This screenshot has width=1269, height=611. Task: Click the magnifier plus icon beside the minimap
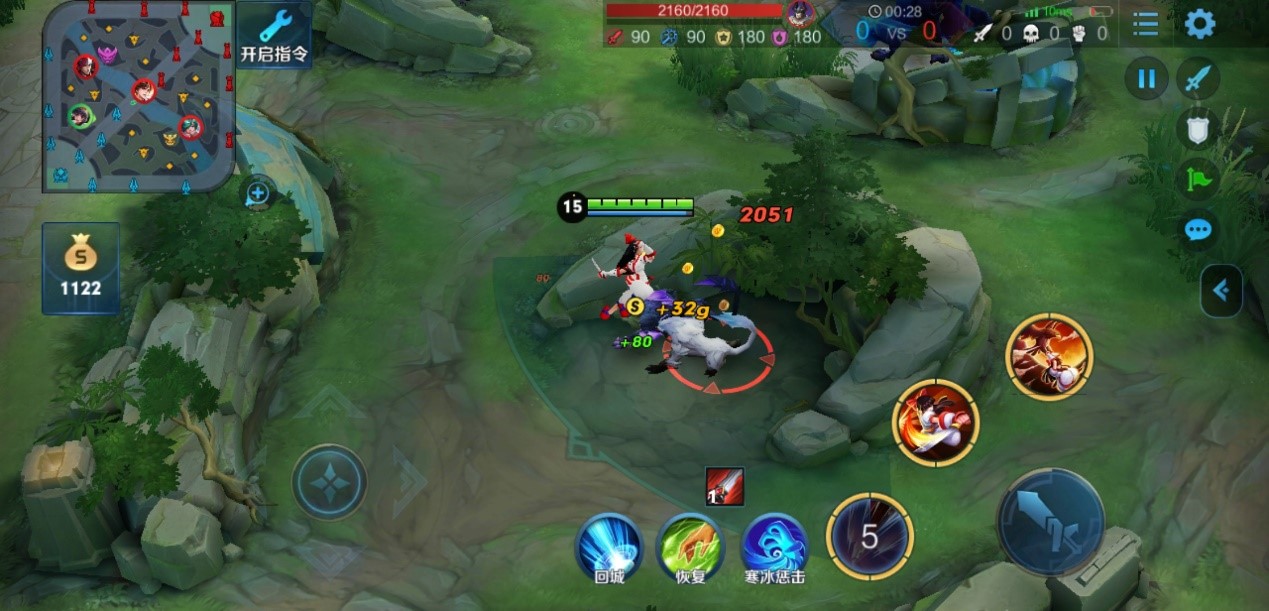coord(257,192)
